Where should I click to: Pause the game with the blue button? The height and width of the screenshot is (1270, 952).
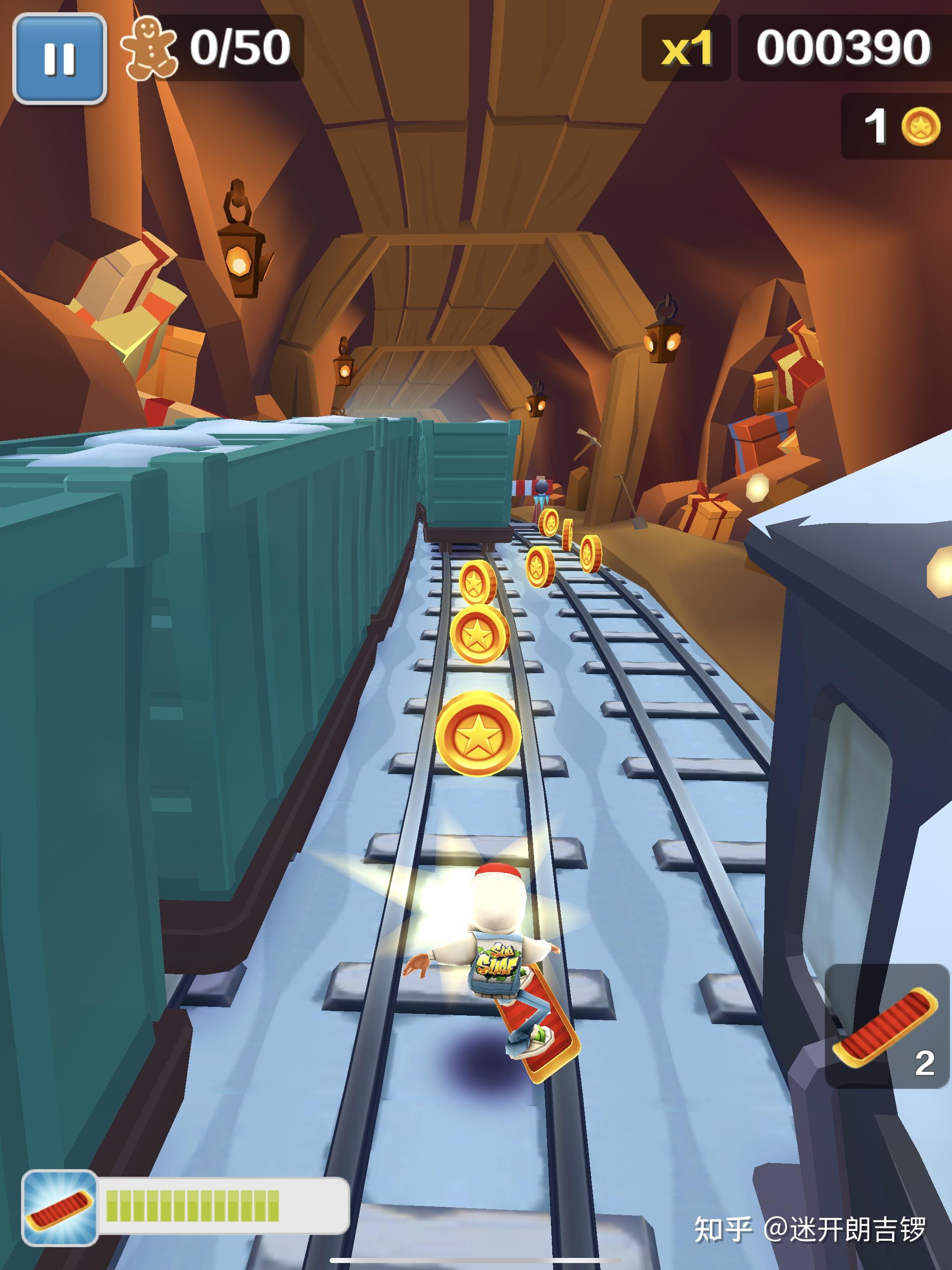click(x=59, y=58)
